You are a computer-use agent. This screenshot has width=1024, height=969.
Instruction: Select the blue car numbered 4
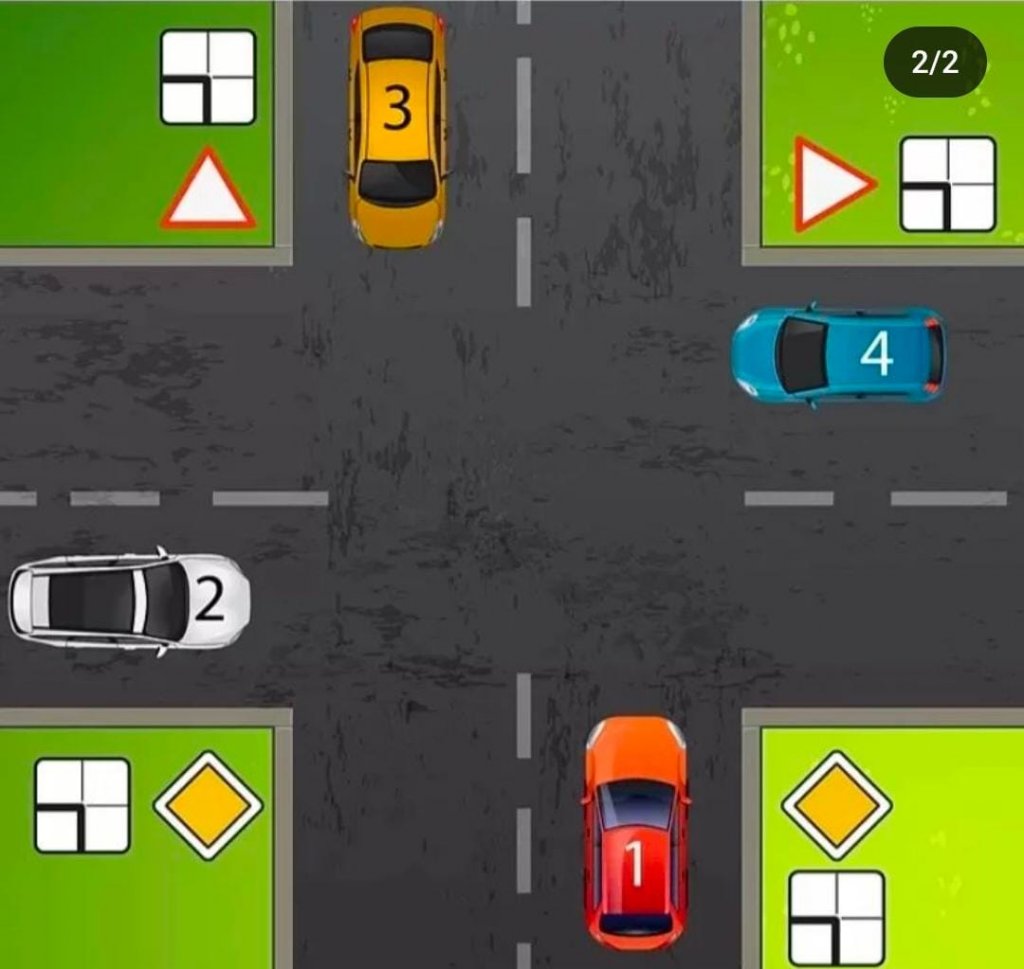[x=838, y=355]
